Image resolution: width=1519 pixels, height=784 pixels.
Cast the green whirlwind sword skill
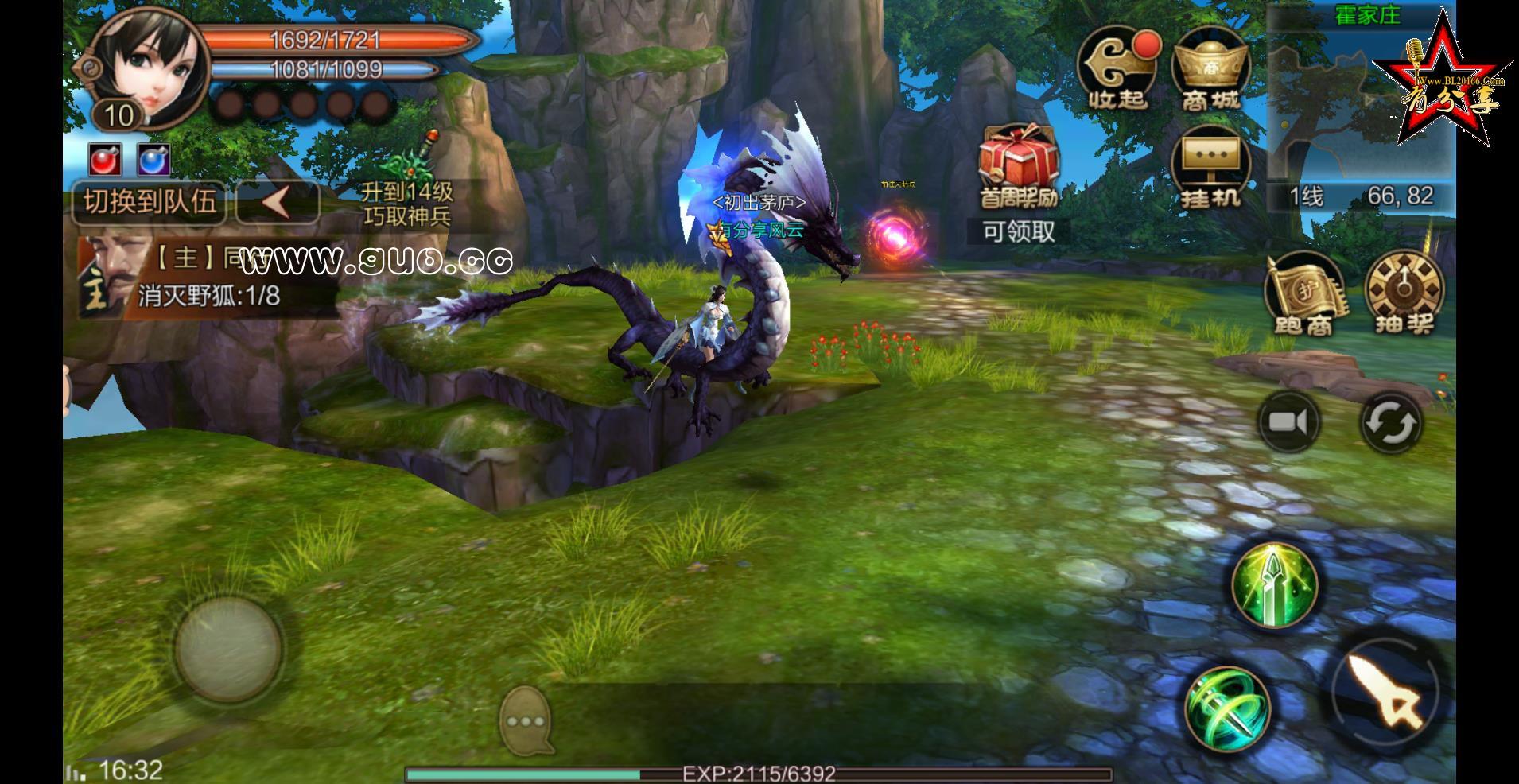pyautogui.click(x=1227, y=708)
